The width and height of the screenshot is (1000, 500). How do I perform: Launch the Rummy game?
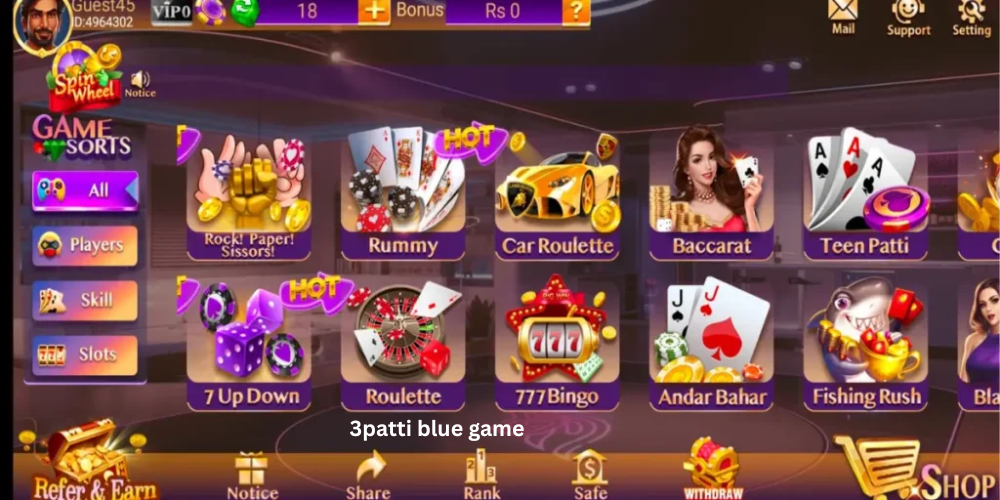coord(403,194)
